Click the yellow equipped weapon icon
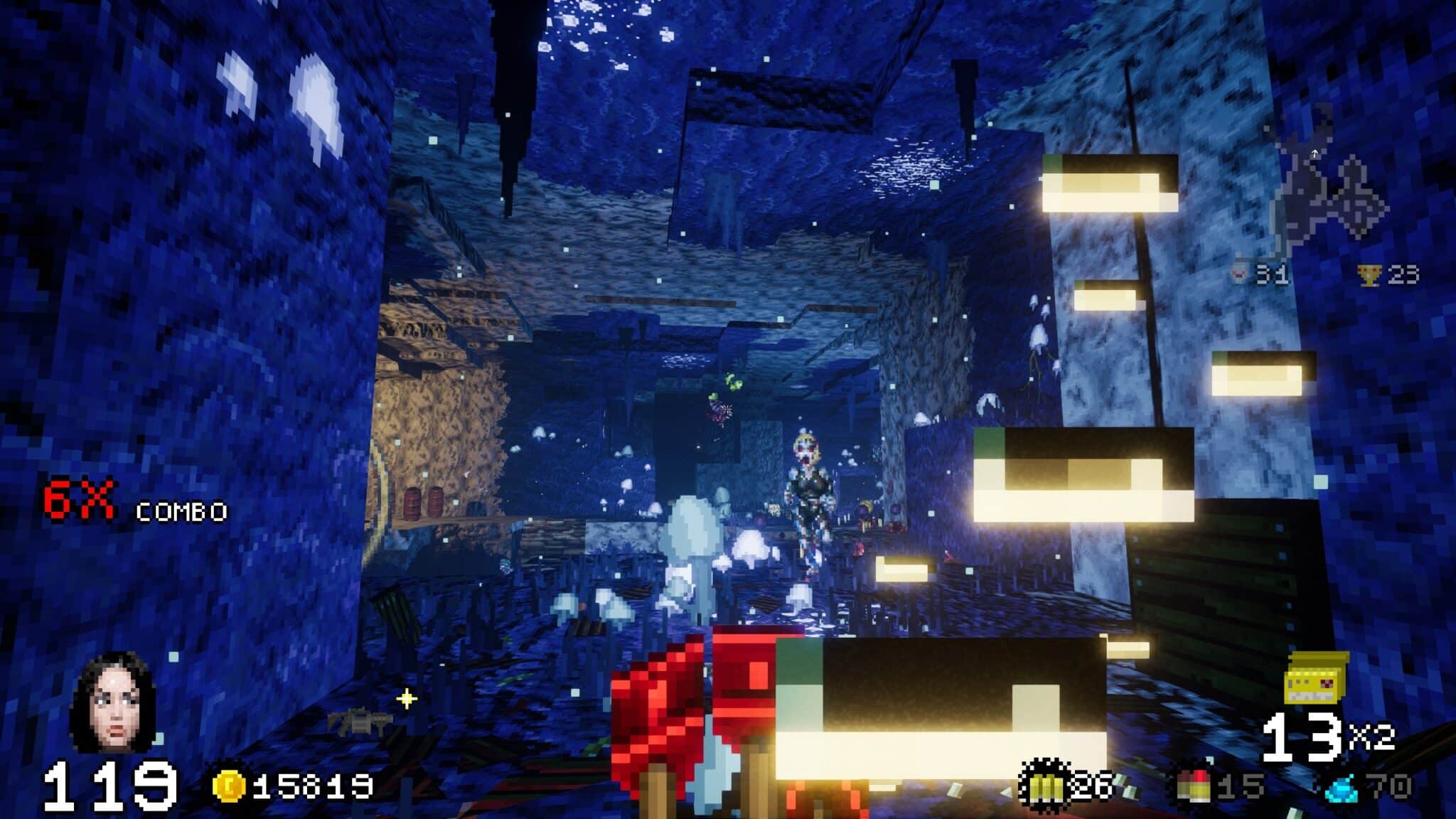The height and width of the screenshot is (819, 1456). click(1317, 678)
